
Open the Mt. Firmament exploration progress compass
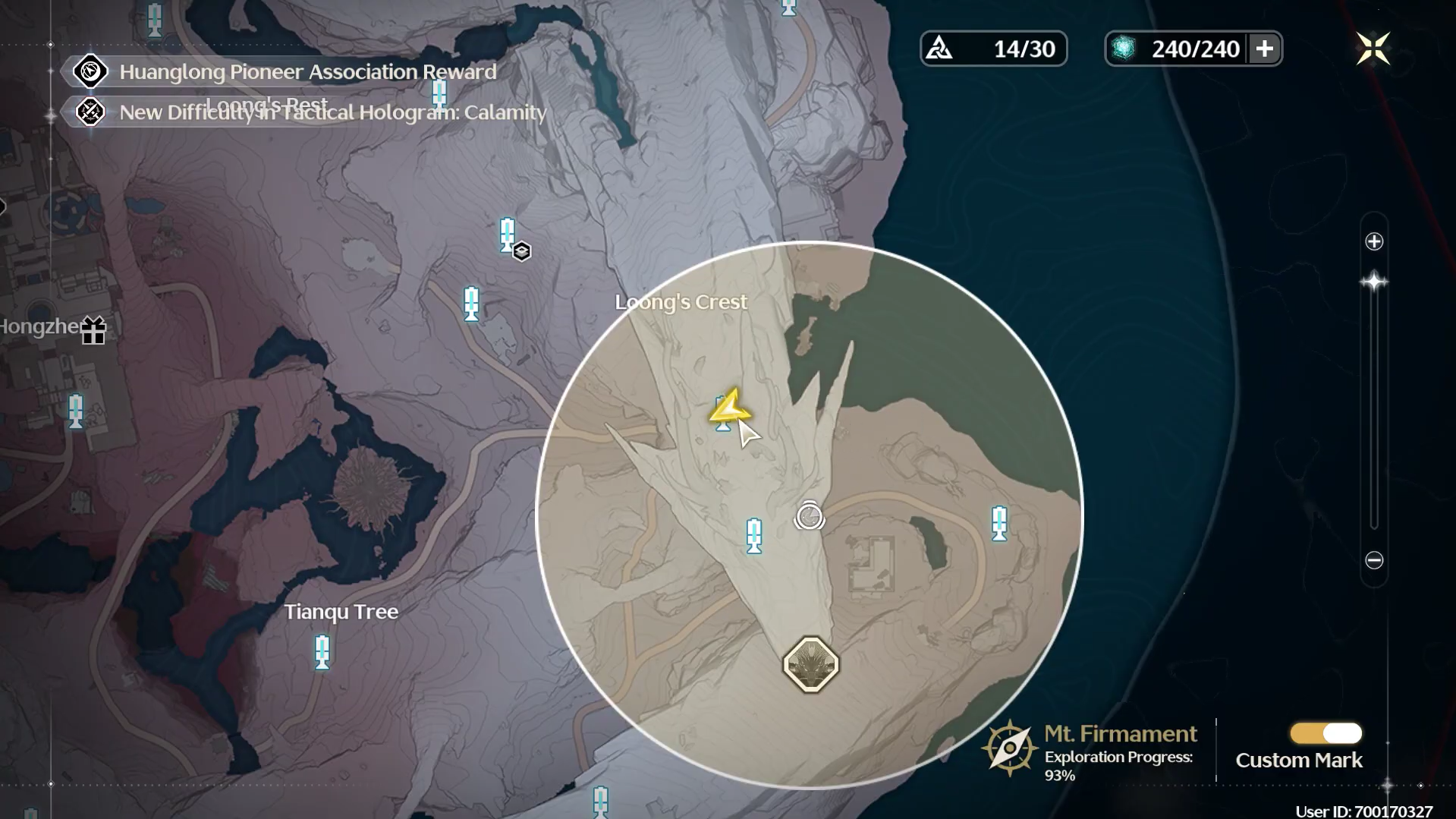coord(1009,748)
